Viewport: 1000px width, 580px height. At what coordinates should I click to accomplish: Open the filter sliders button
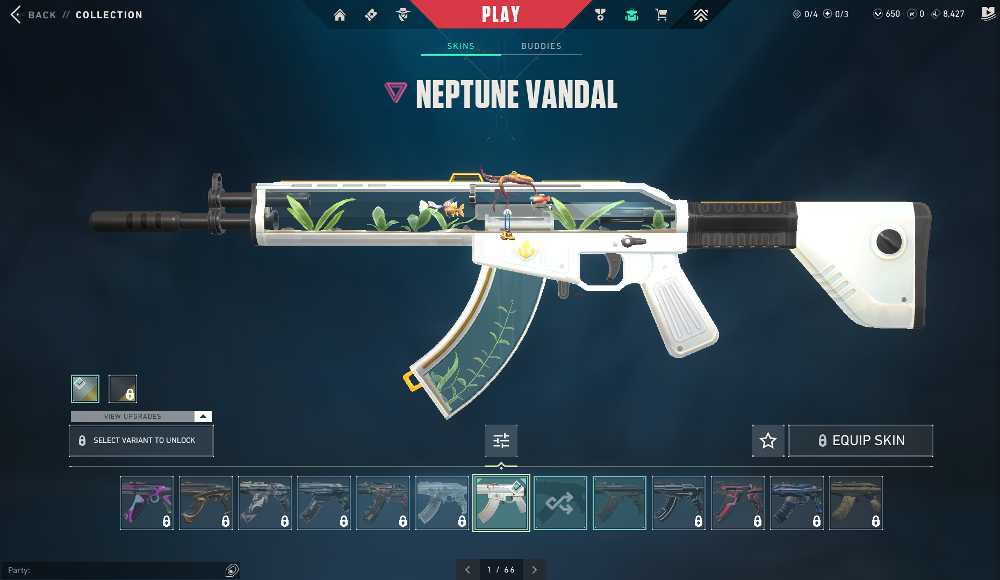click(x=501, y=441)
